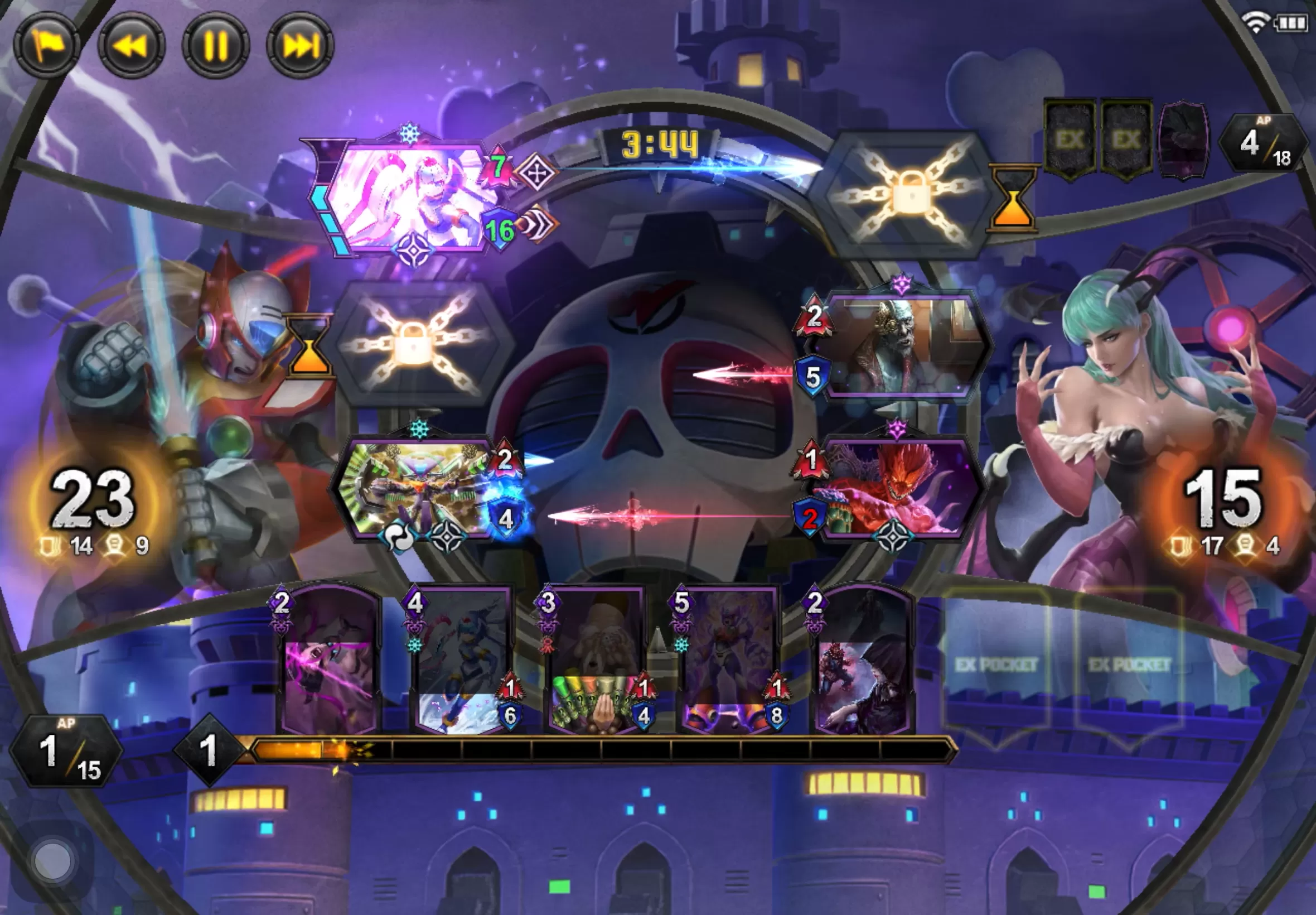
Task: Rewind the battle replay
Action: (x=131, y=45)
